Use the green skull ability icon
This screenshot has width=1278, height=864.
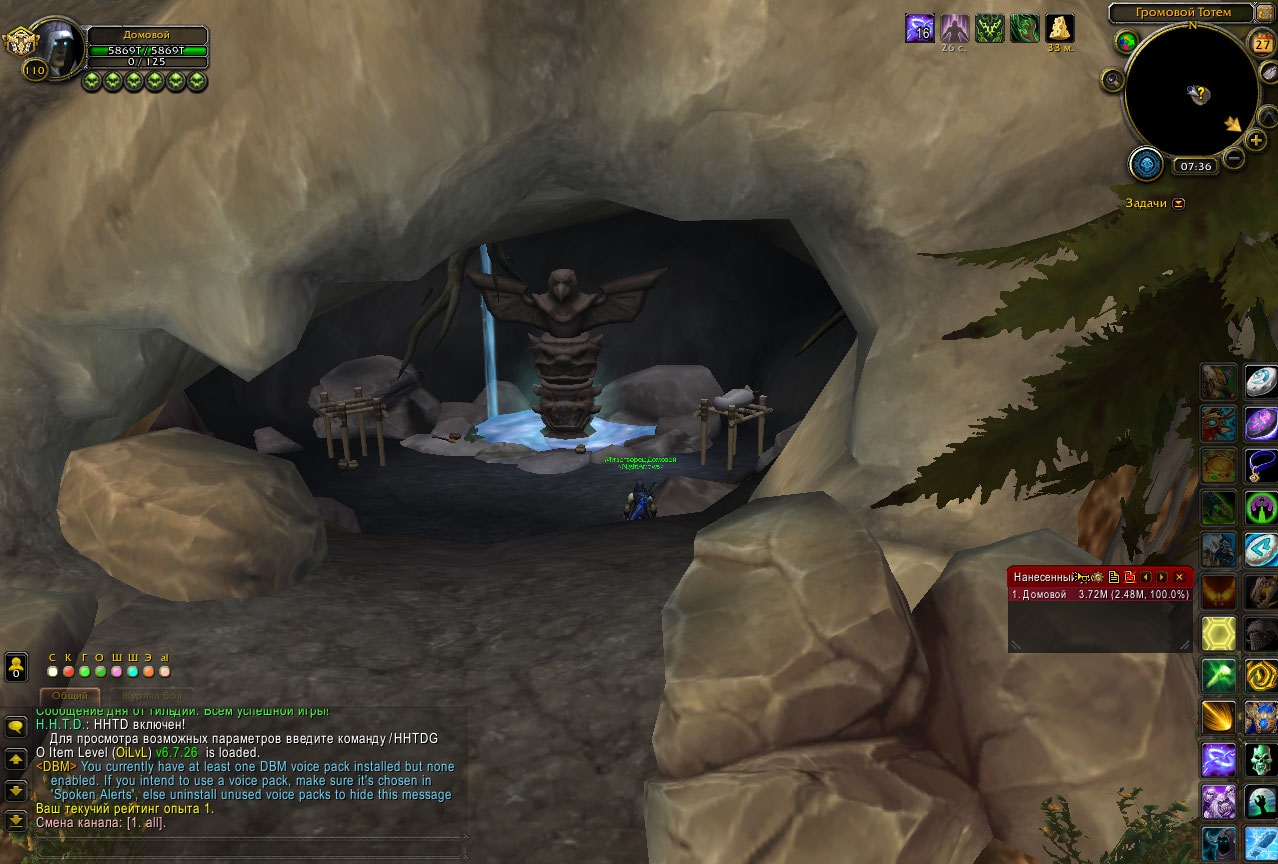[1260, 759]
